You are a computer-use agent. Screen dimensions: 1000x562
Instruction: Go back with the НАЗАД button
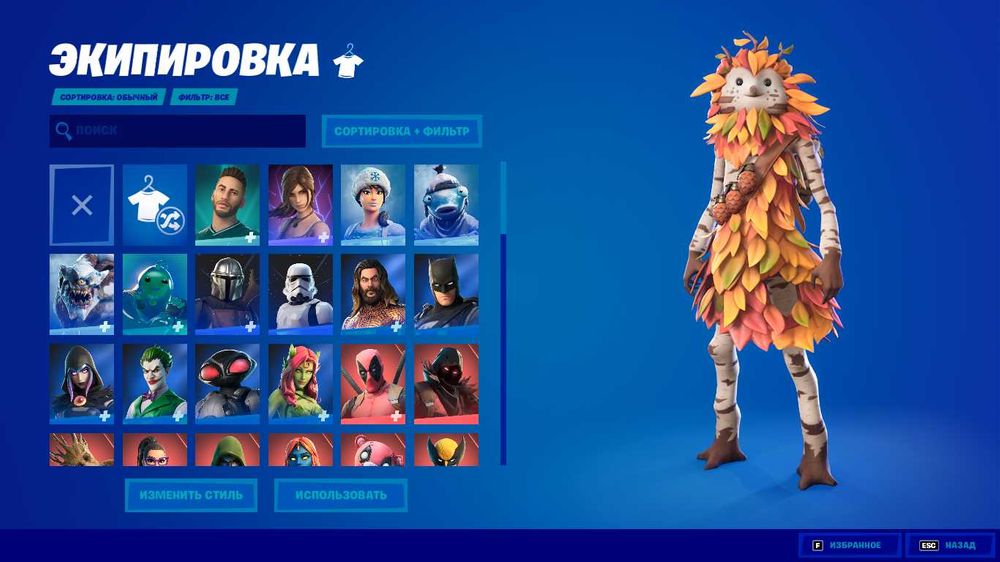949,545
